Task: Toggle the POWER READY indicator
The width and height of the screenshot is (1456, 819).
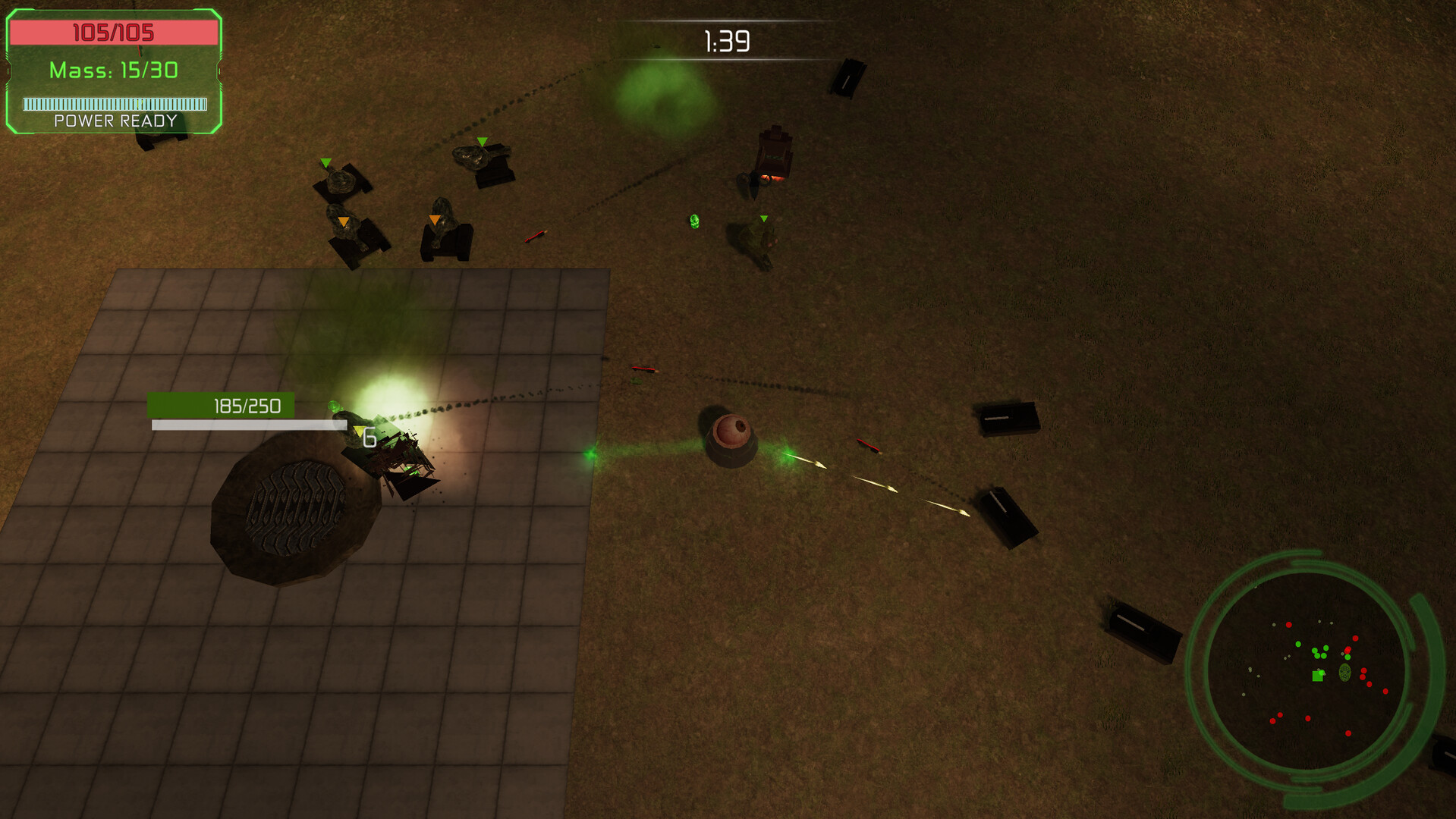Action: pyautogui.click(x=114, y=120)
